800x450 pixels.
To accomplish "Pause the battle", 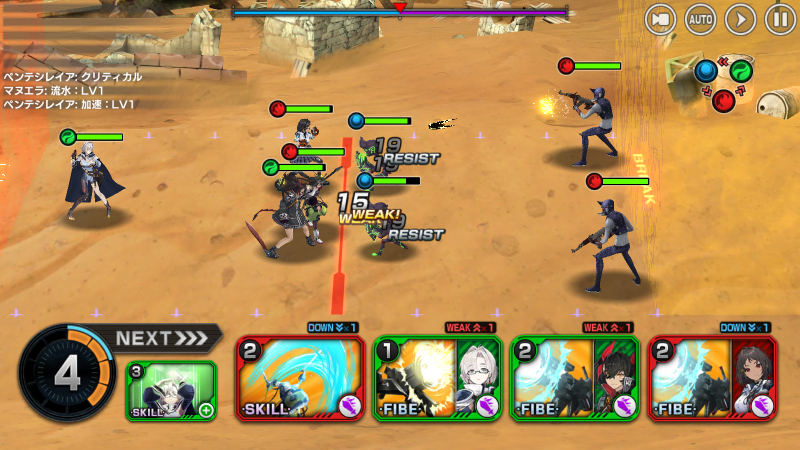I will 780,19.
